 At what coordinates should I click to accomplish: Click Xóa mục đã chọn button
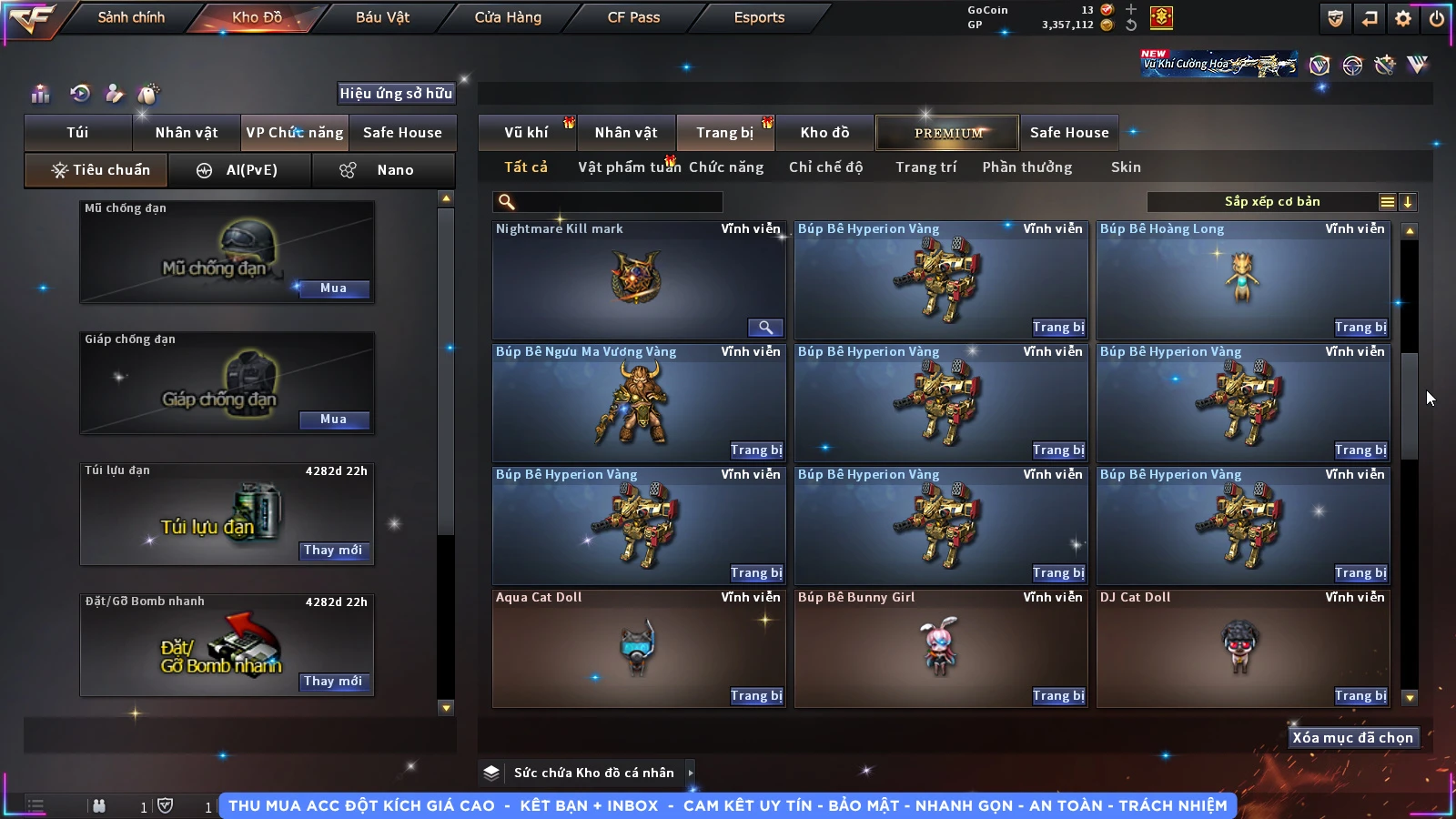(1352, 738)
